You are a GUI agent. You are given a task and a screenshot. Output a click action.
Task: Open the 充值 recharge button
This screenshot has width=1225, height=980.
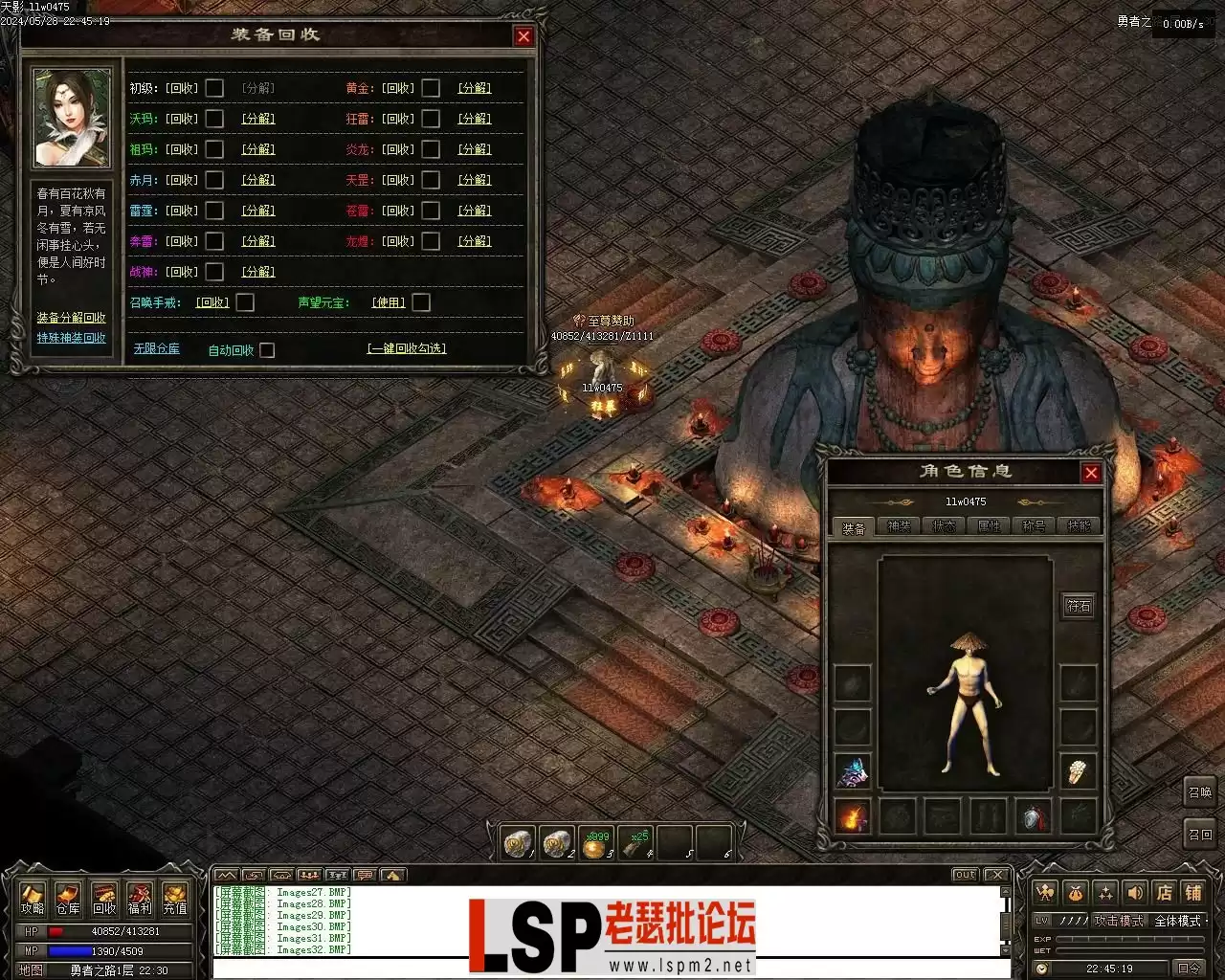tap(175, 898)
